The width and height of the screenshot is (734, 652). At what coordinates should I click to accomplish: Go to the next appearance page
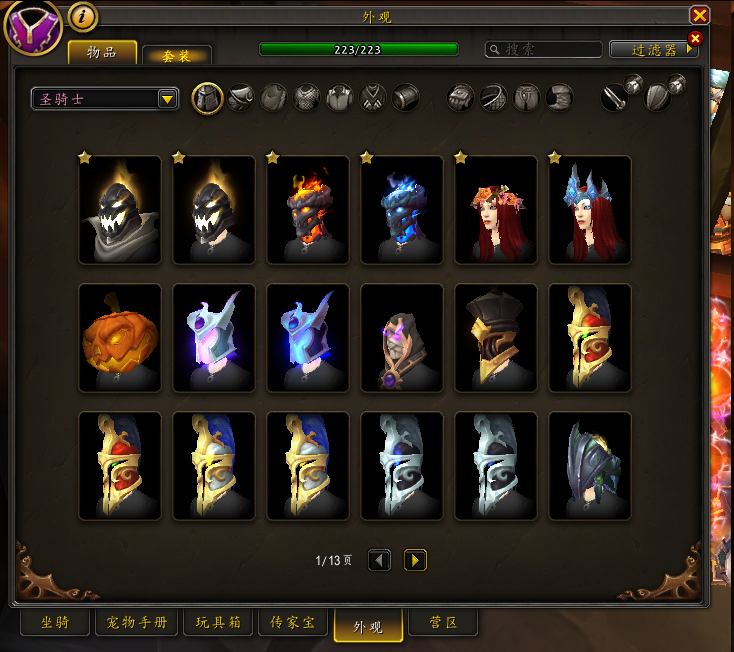(x=415, y=560)
